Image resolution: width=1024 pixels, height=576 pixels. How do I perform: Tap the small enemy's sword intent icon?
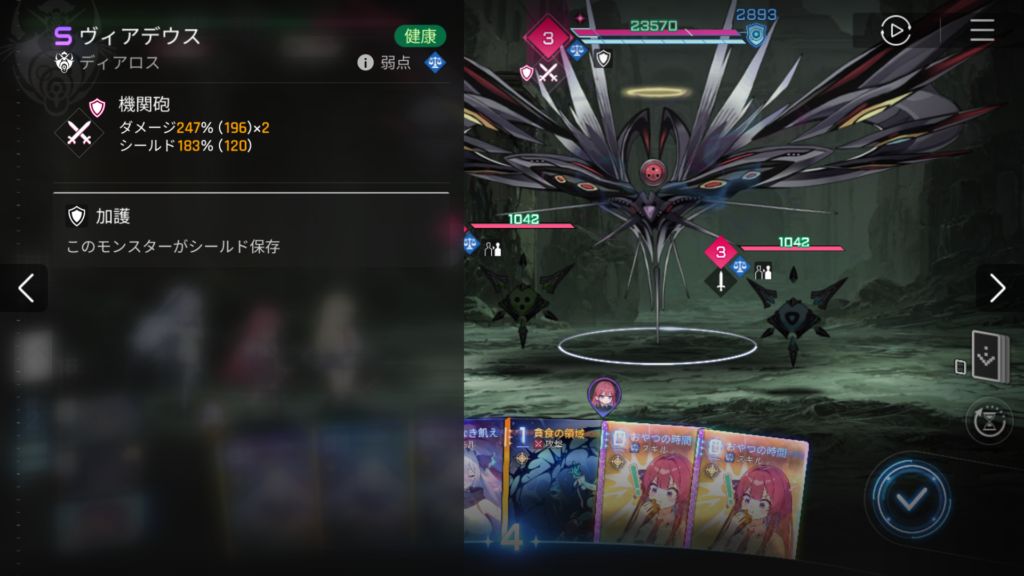(x=720, y=280)
